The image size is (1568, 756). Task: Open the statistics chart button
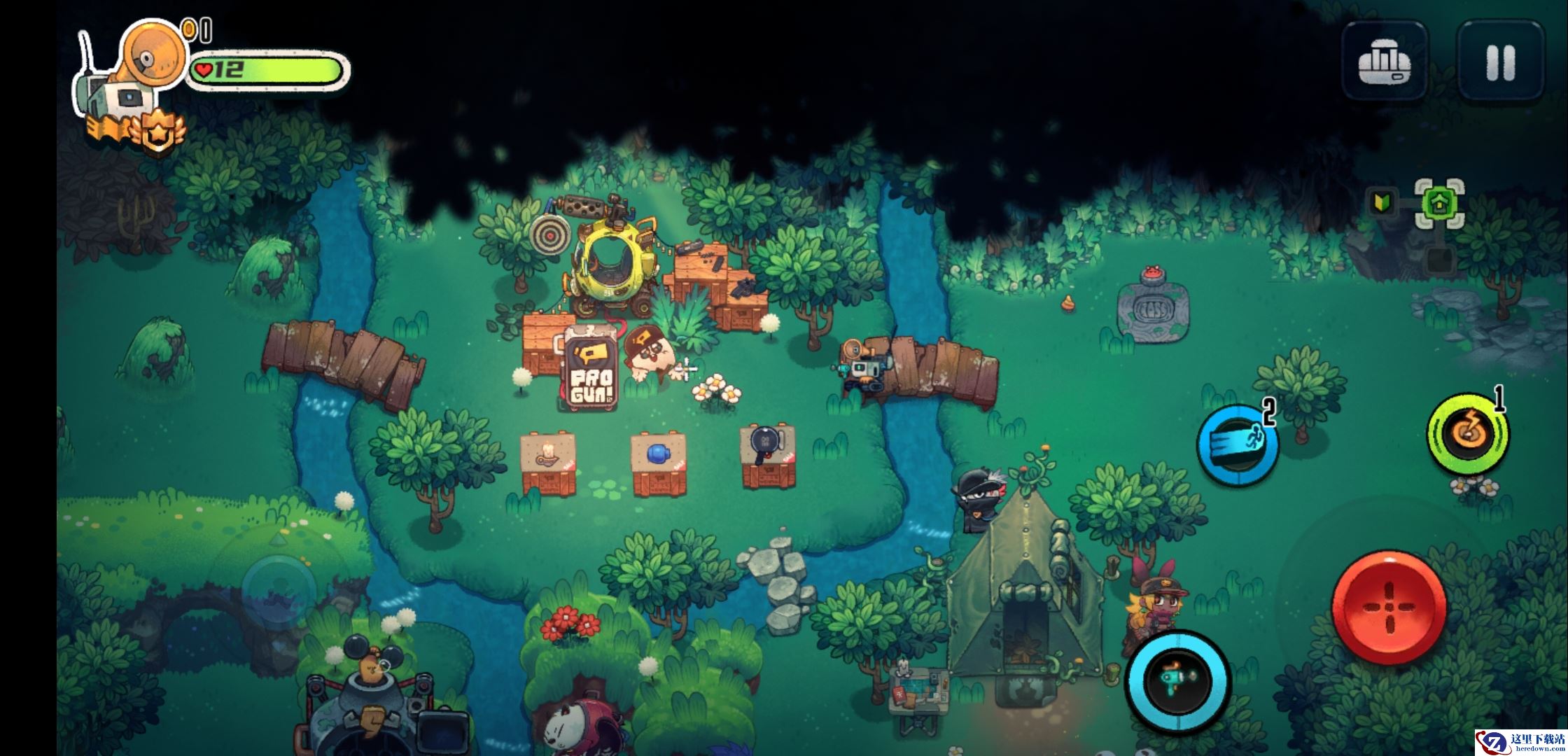(x=1384, y=62)
